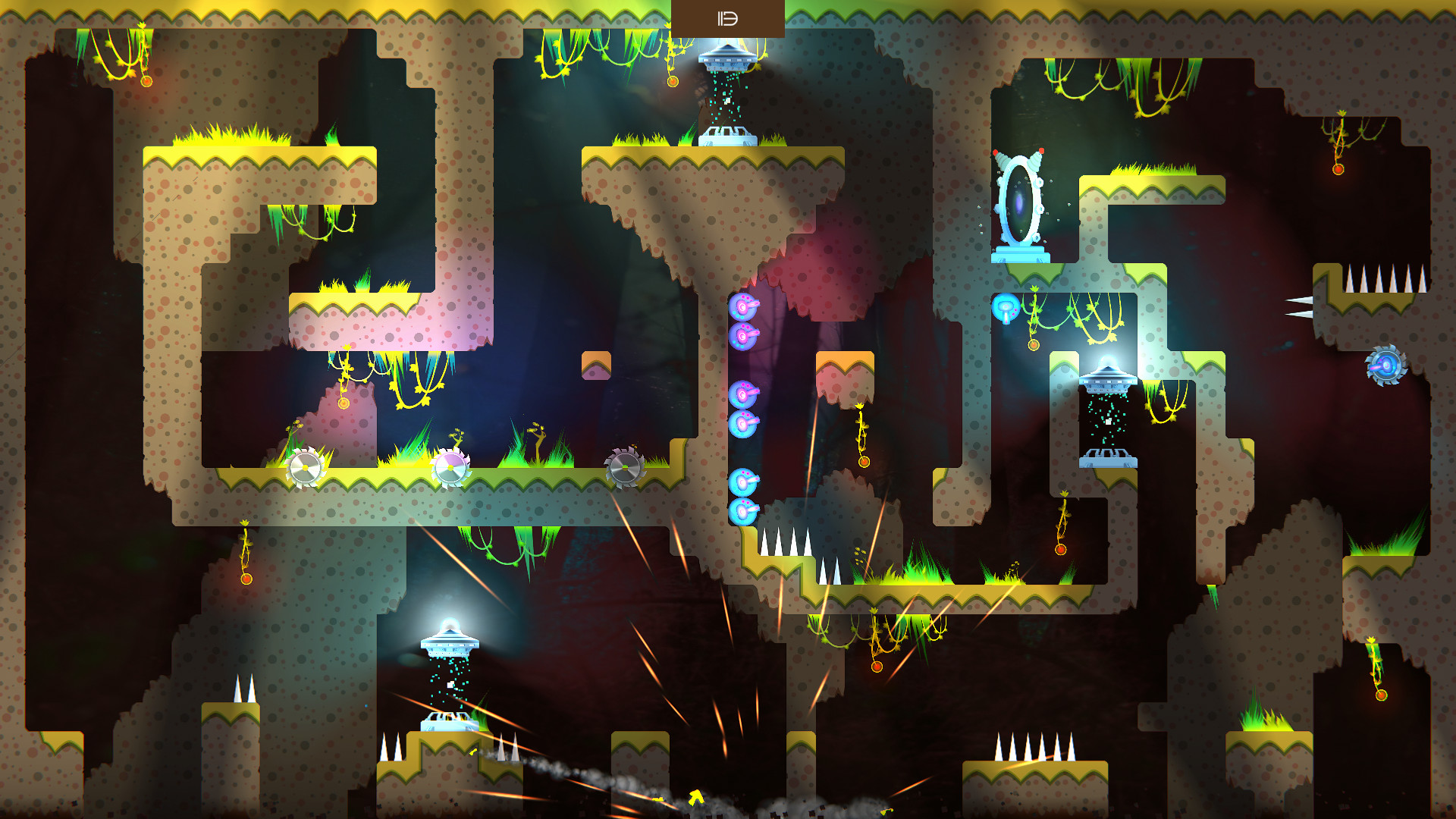Screen dimensions: 1456x819
Task: Click the brown menu tab at top center
Action: (x=727, y=19)
